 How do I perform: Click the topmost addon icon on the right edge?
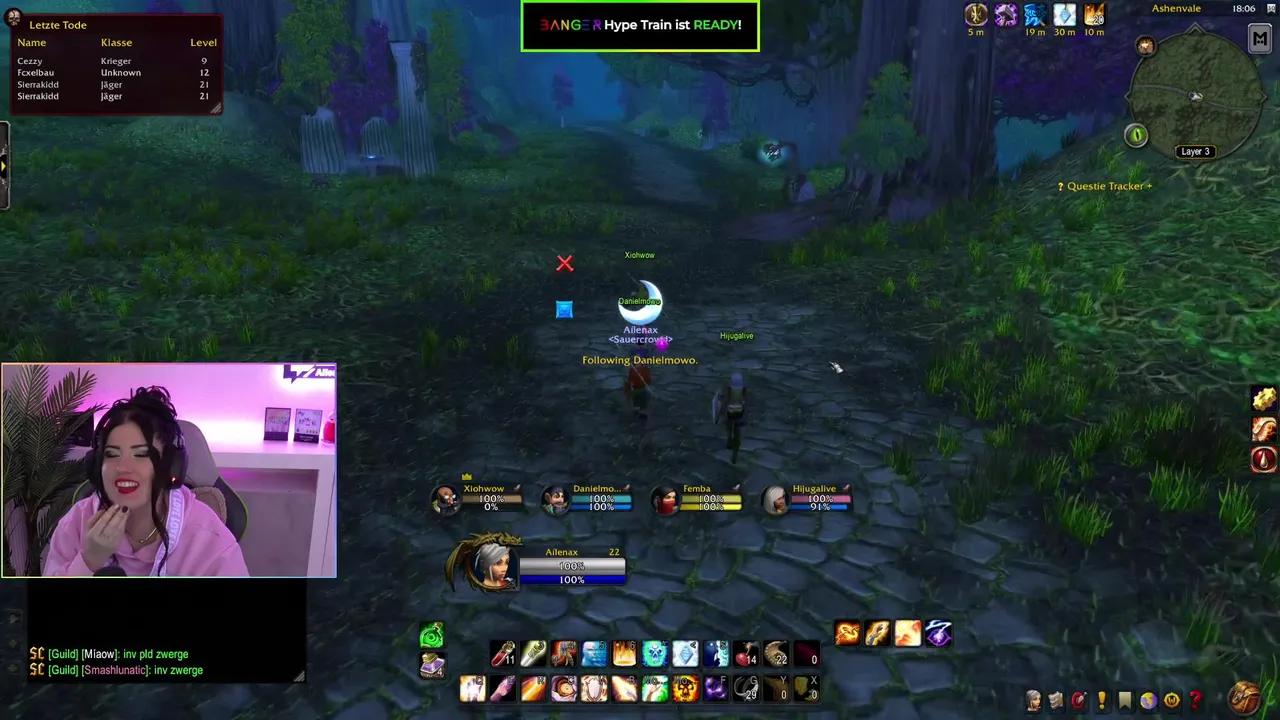[1263, 398]
